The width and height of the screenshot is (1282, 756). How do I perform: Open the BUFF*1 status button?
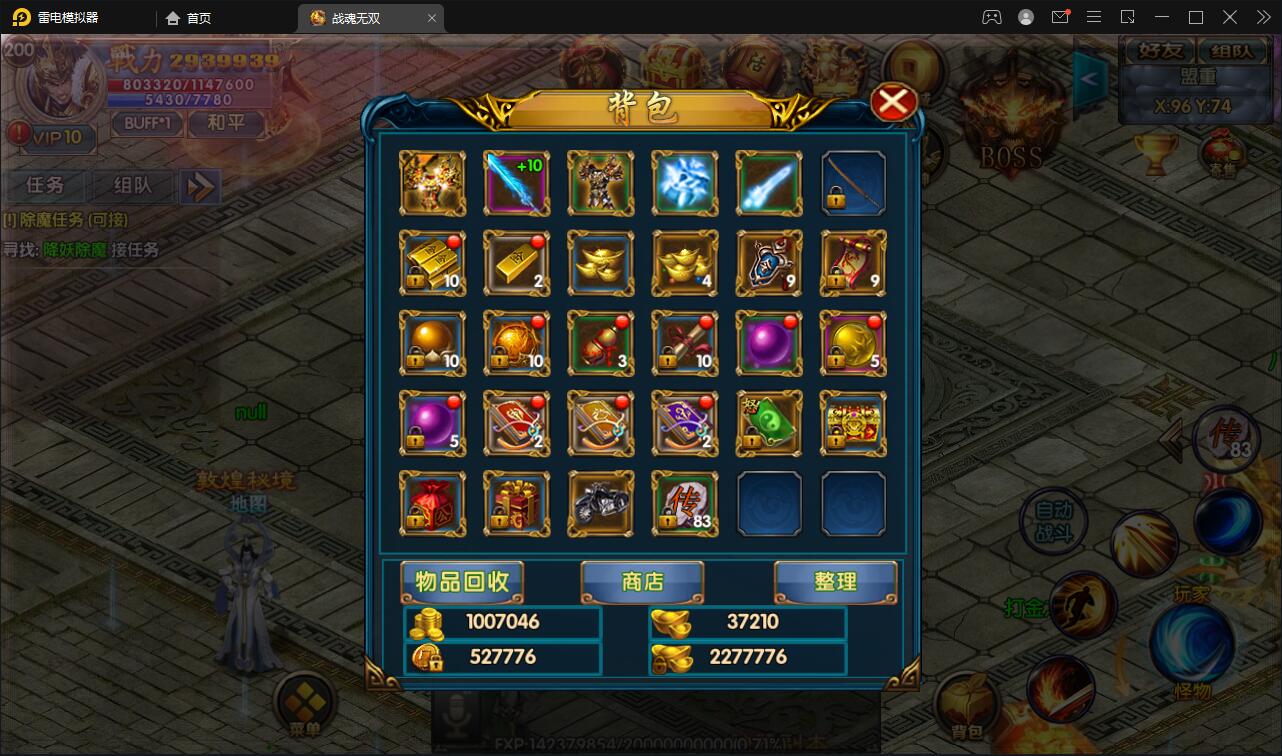(x=147, y=124)
